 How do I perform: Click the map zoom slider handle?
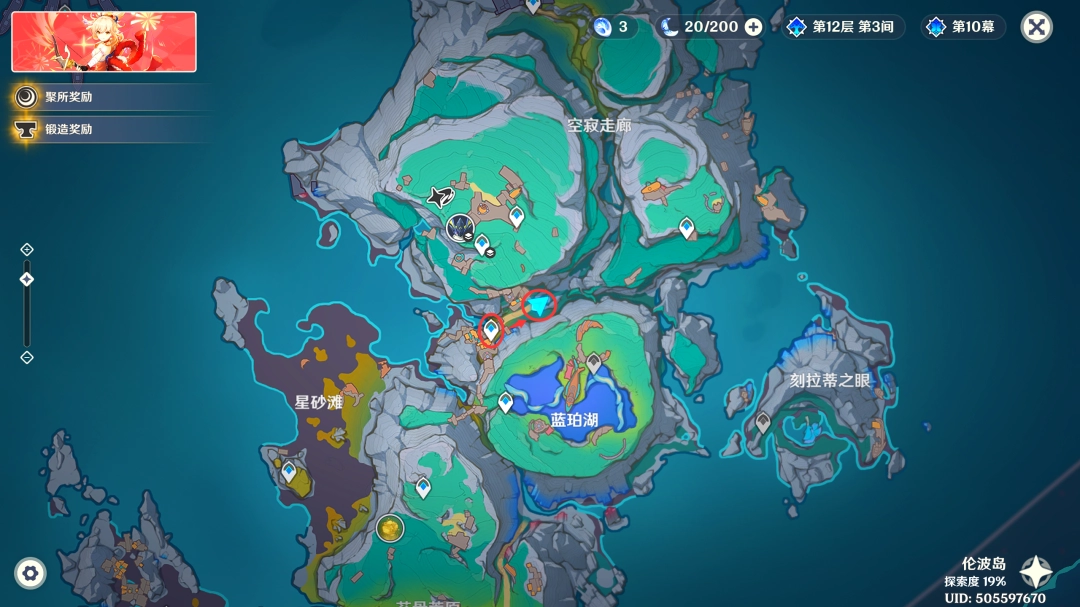pyautogui.click(x=27, y=280)
